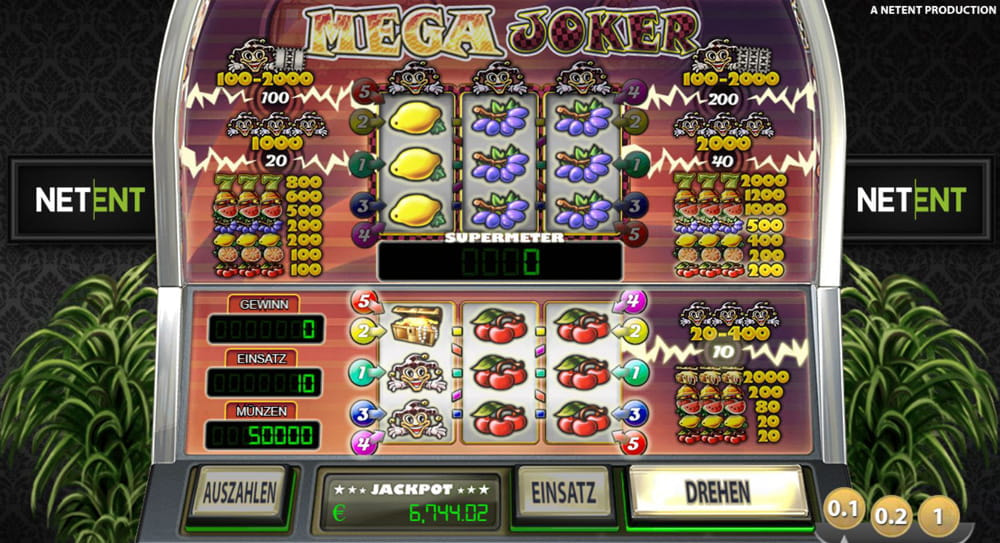Choose the 0.2 coin value chip

[x=890, y=517]
